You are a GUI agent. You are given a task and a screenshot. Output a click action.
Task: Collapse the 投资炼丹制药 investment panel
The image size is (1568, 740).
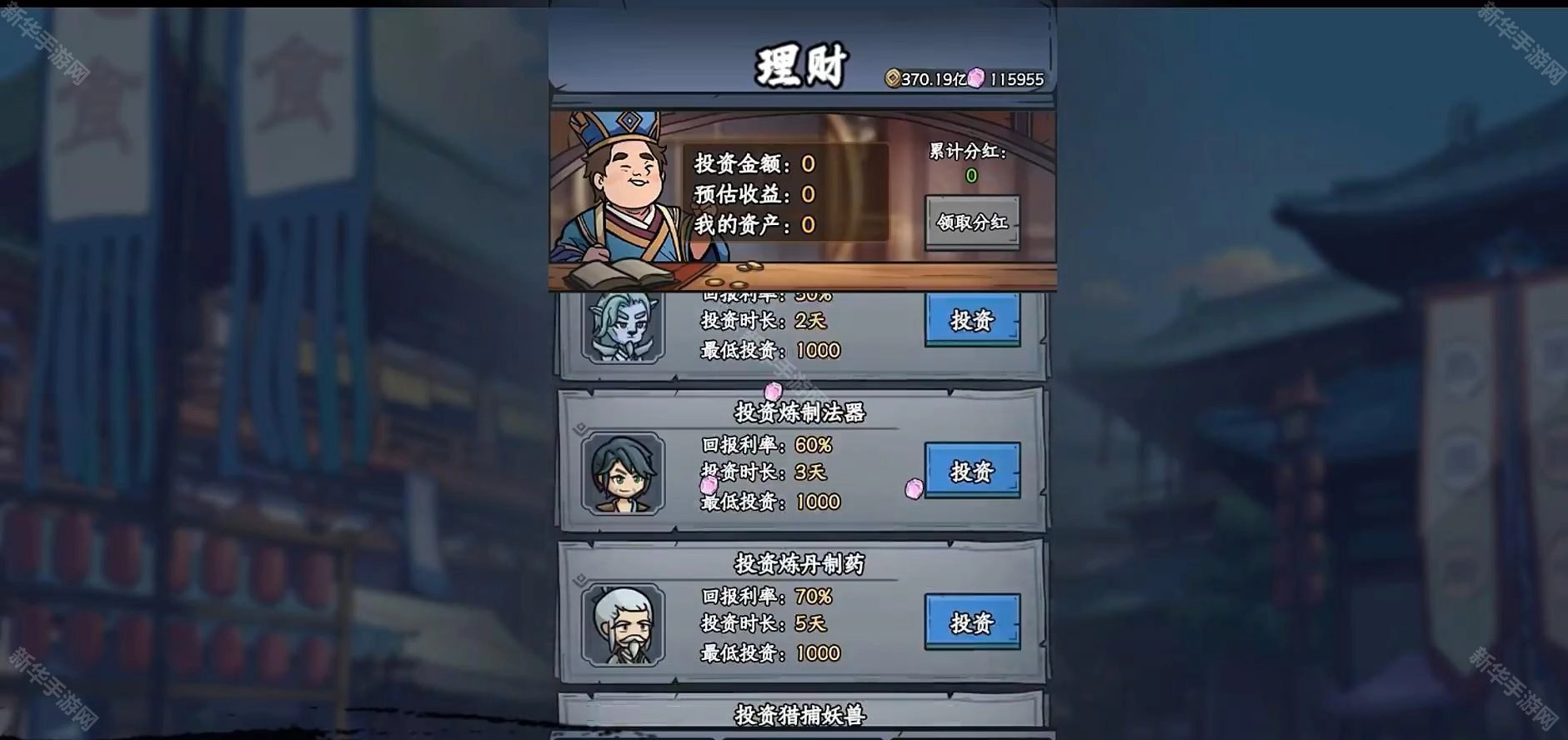(800, 563)
